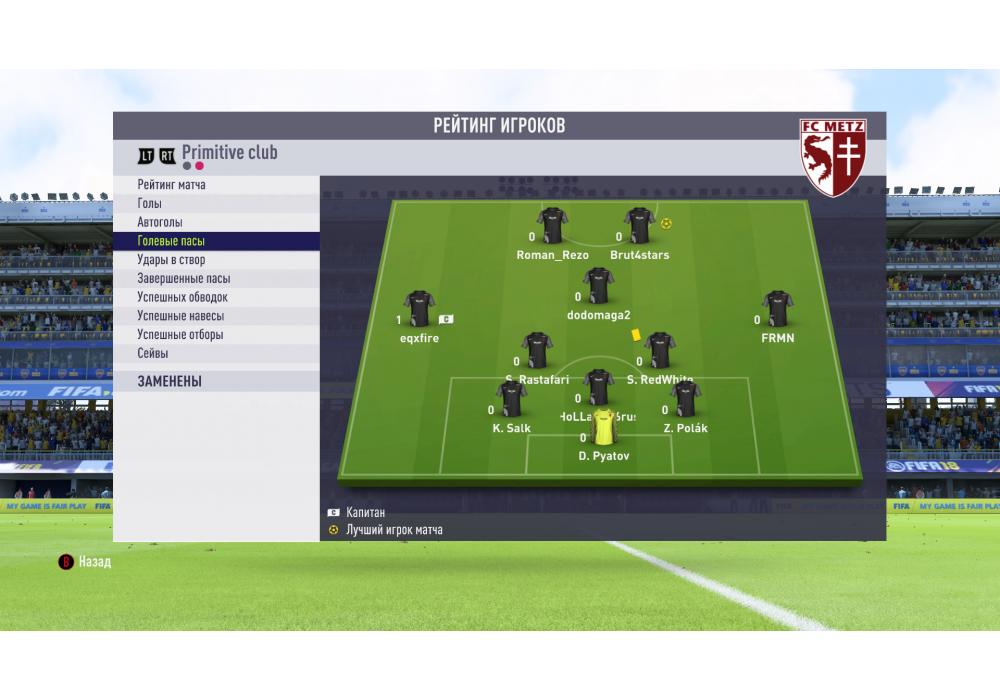Screen dimensions: 1000x700
Task: Select goalkeeper D. Pyatov
Action: click(604, 428)
